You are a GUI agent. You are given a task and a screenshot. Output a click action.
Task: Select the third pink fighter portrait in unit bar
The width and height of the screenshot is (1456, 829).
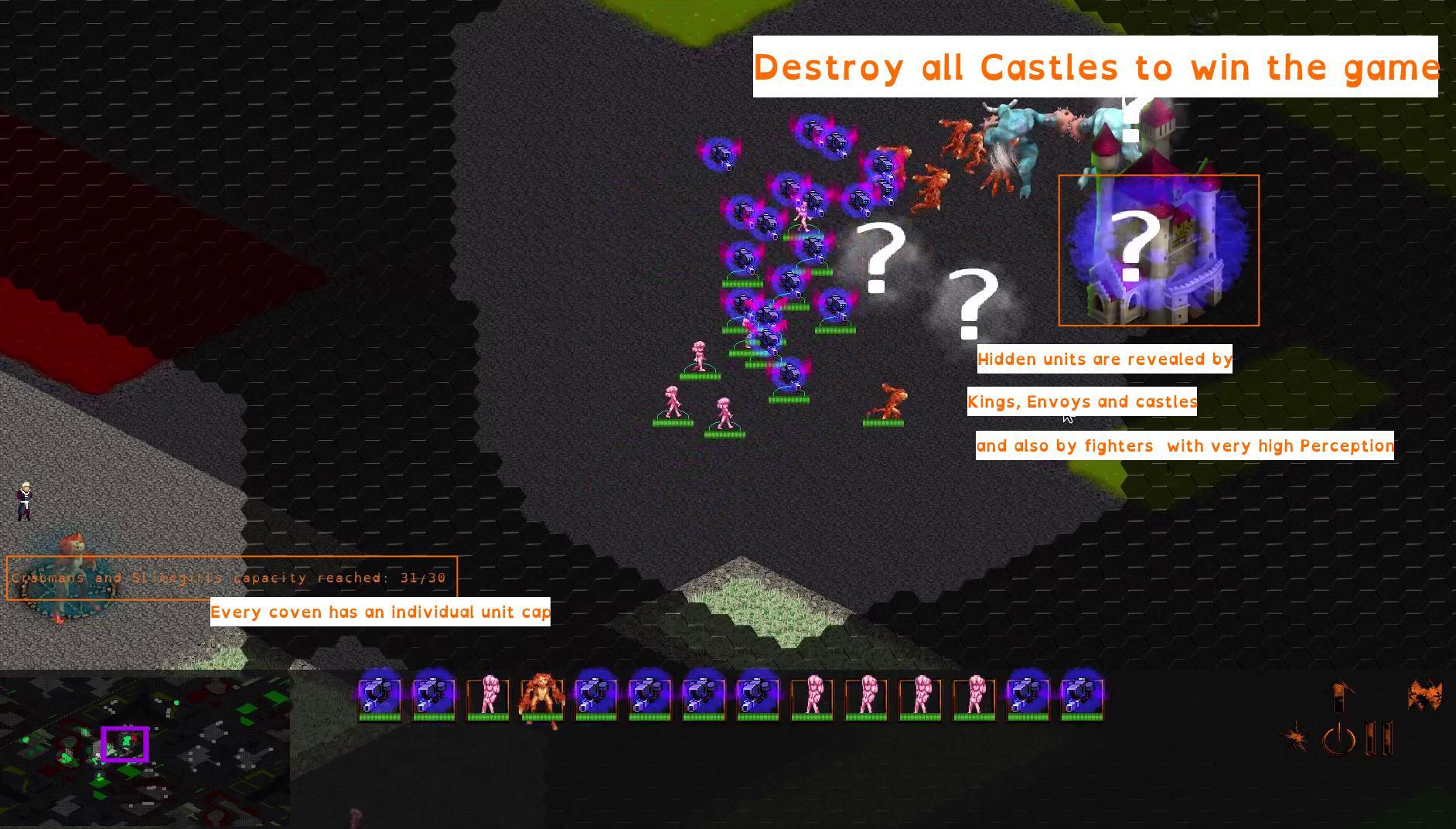[866, 694]
